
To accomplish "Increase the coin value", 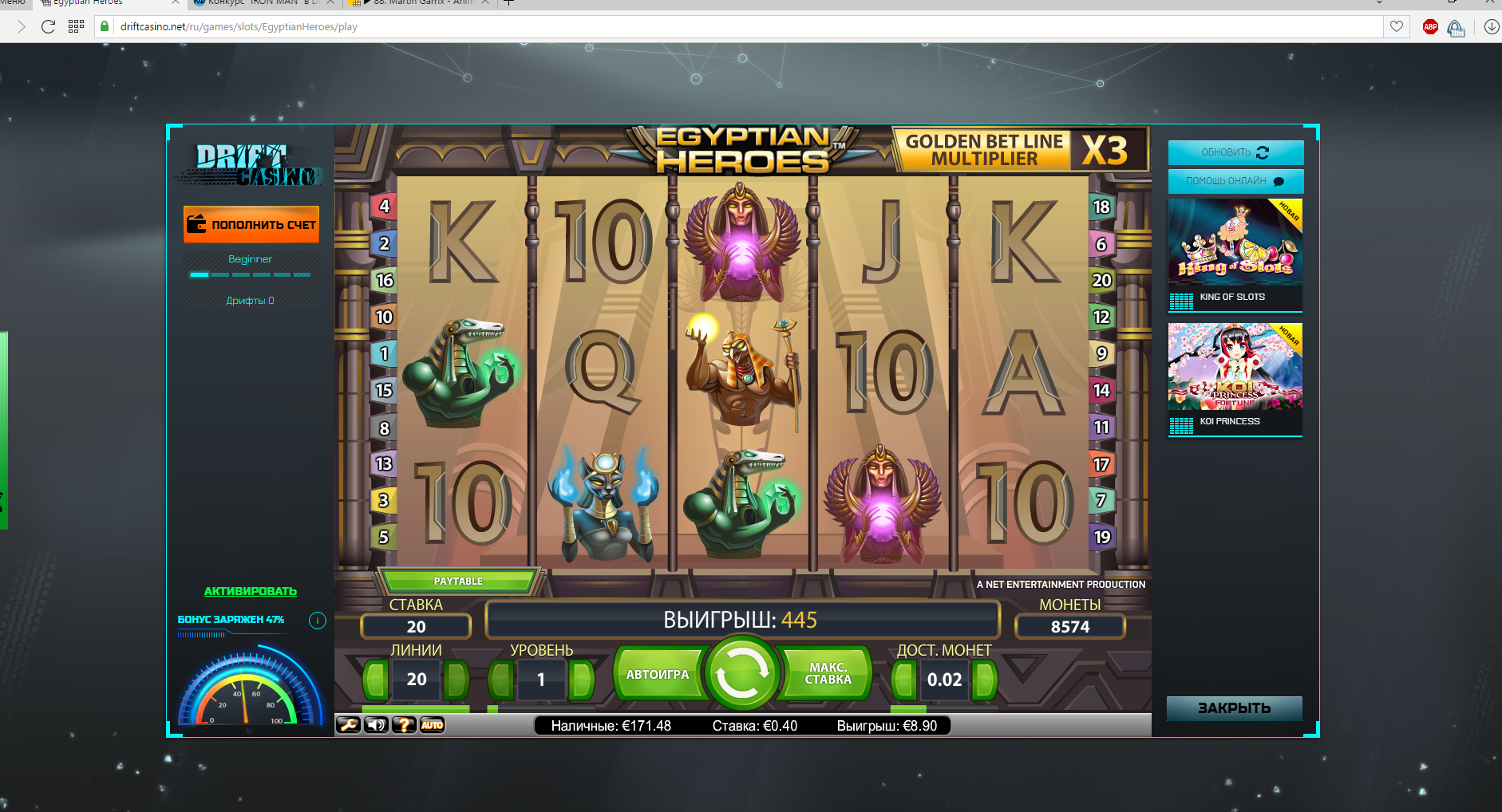I will coord(985,680).
